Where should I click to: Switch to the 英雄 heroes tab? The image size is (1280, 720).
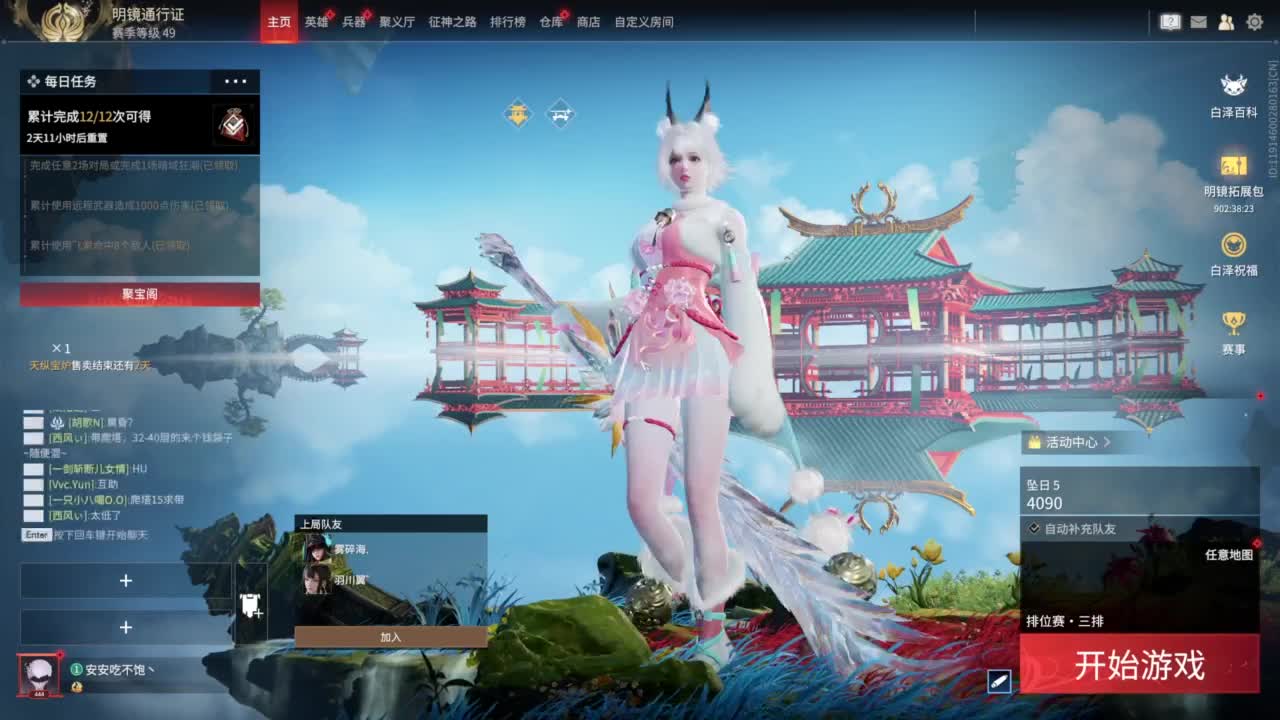[314, 21]
